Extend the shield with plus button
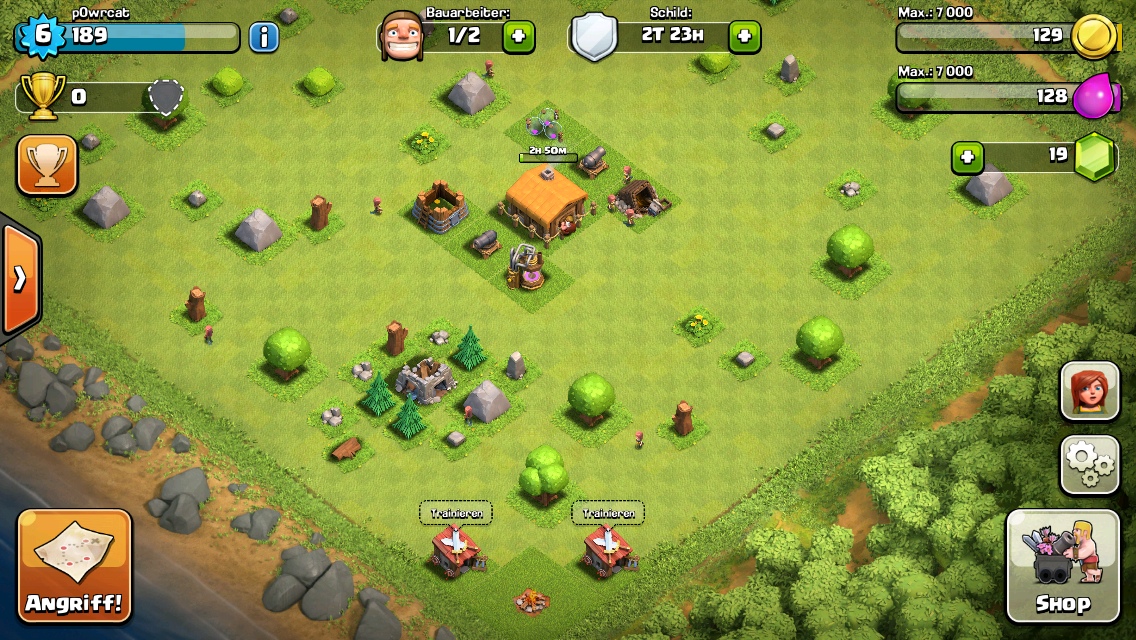The image size is (1136, 640). pyautogui.click(x=744, y=37)
